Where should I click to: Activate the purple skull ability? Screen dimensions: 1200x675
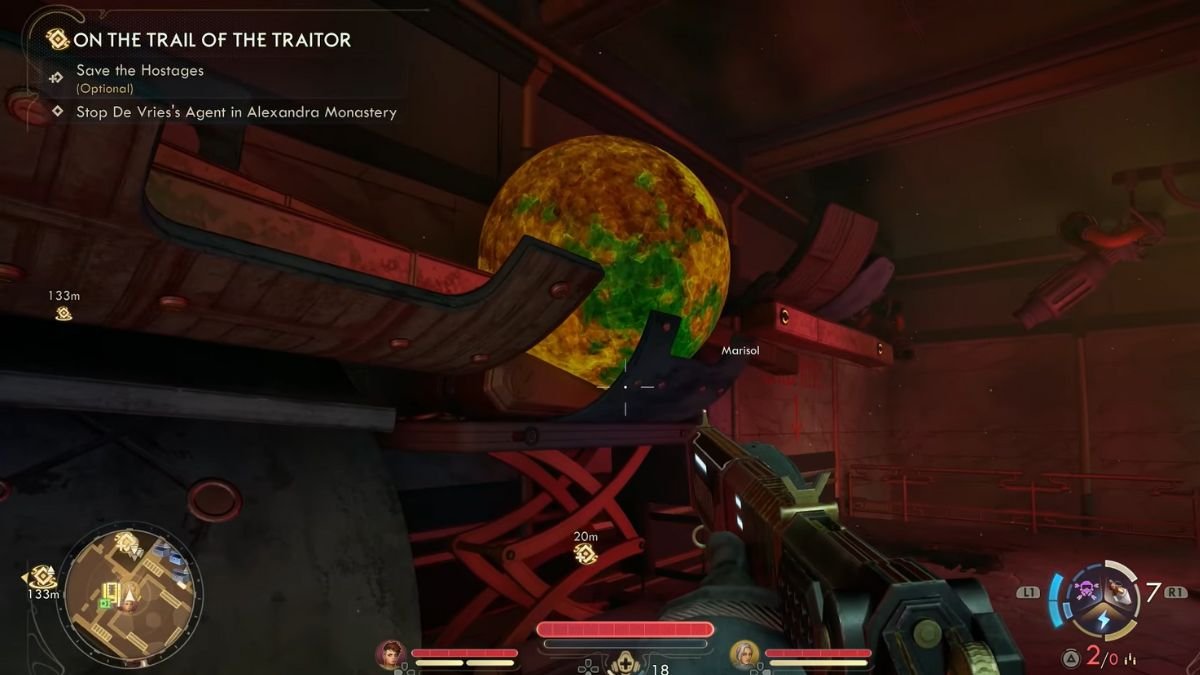(1084, 591)
